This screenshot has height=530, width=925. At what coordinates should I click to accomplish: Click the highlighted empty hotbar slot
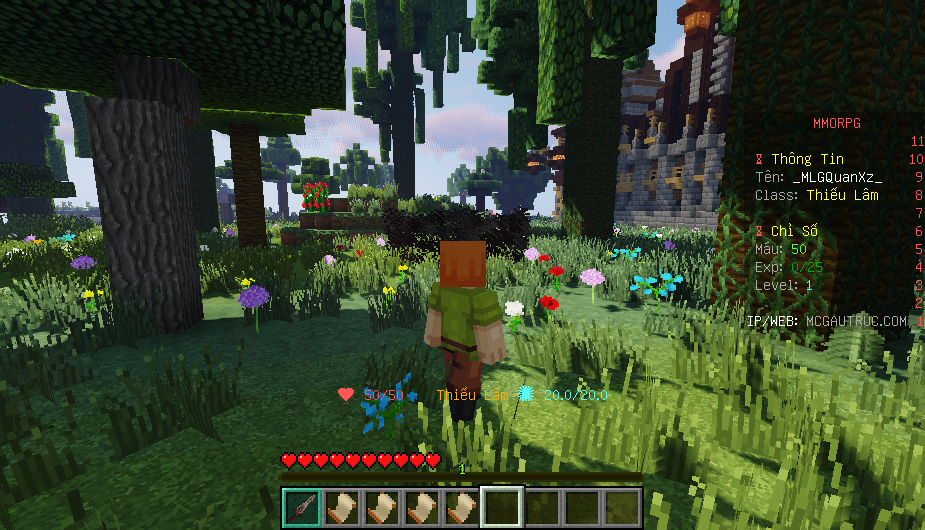coord(501,508)
